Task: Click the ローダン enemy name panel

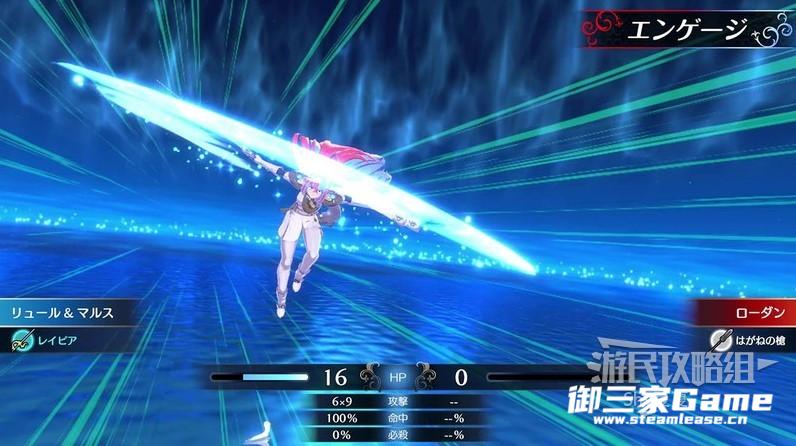Action: [746, 313]
